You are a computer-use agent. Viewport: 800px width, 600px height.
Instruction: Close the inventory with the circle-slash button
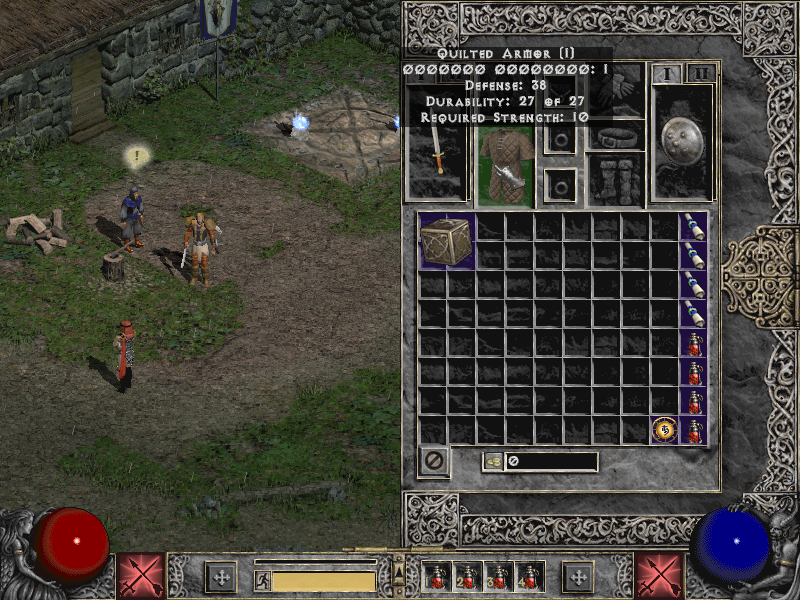pyautogui.click(x=434, y=462)
